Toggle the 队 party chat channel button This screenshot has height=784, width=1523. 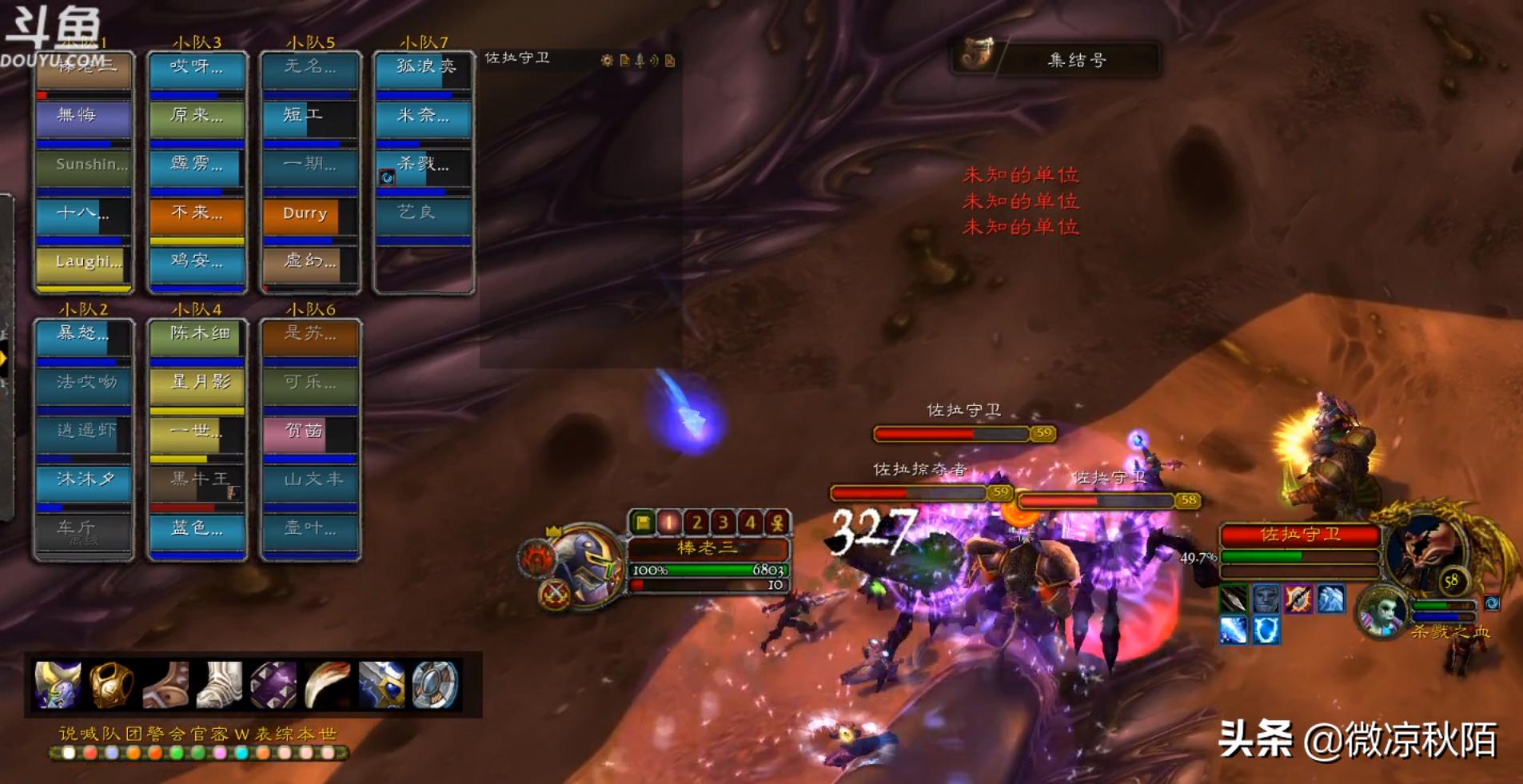point(112,731)
